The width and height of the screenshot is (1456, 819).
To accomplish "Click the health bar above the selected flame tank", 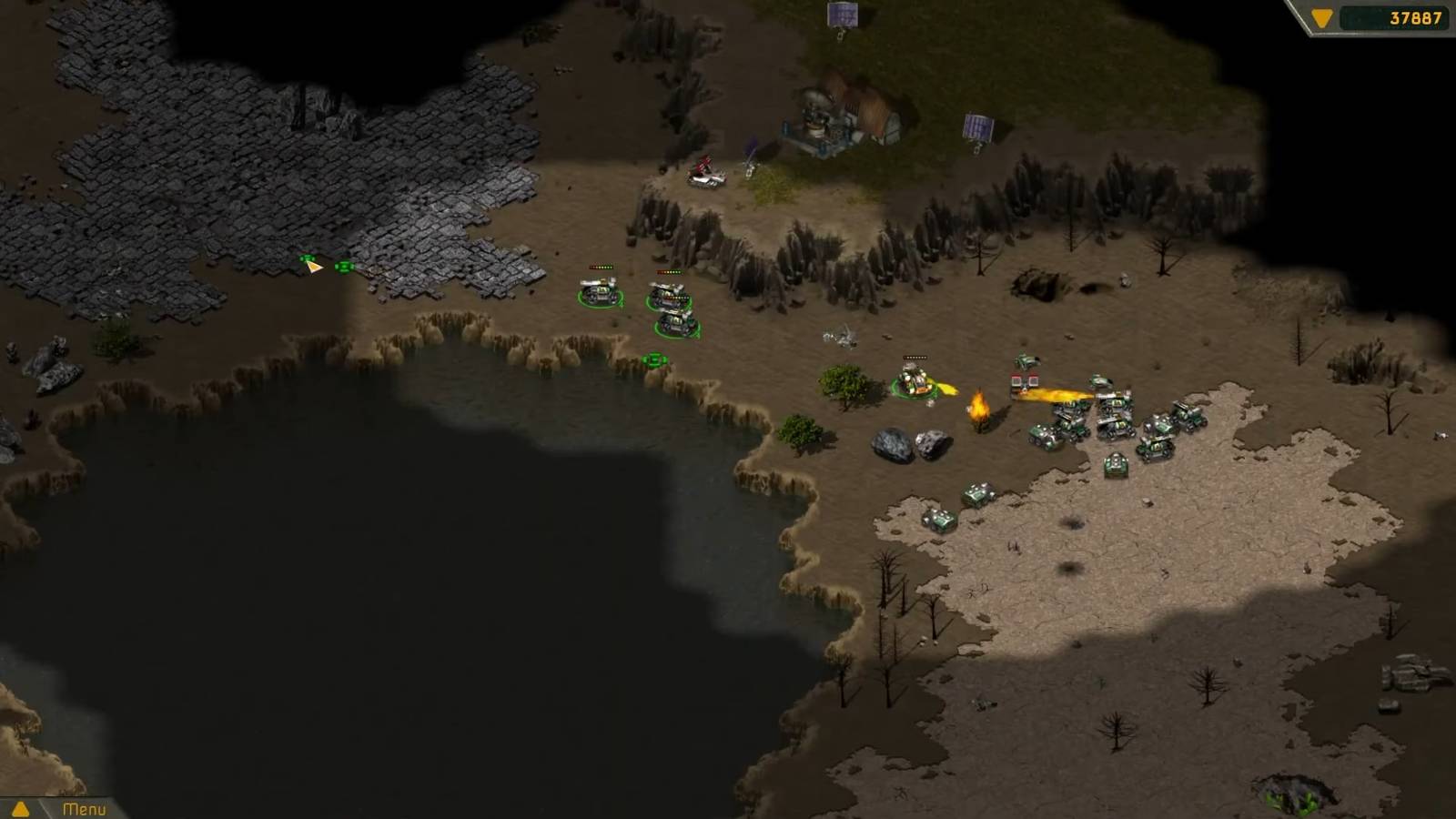I will (915, 357).
